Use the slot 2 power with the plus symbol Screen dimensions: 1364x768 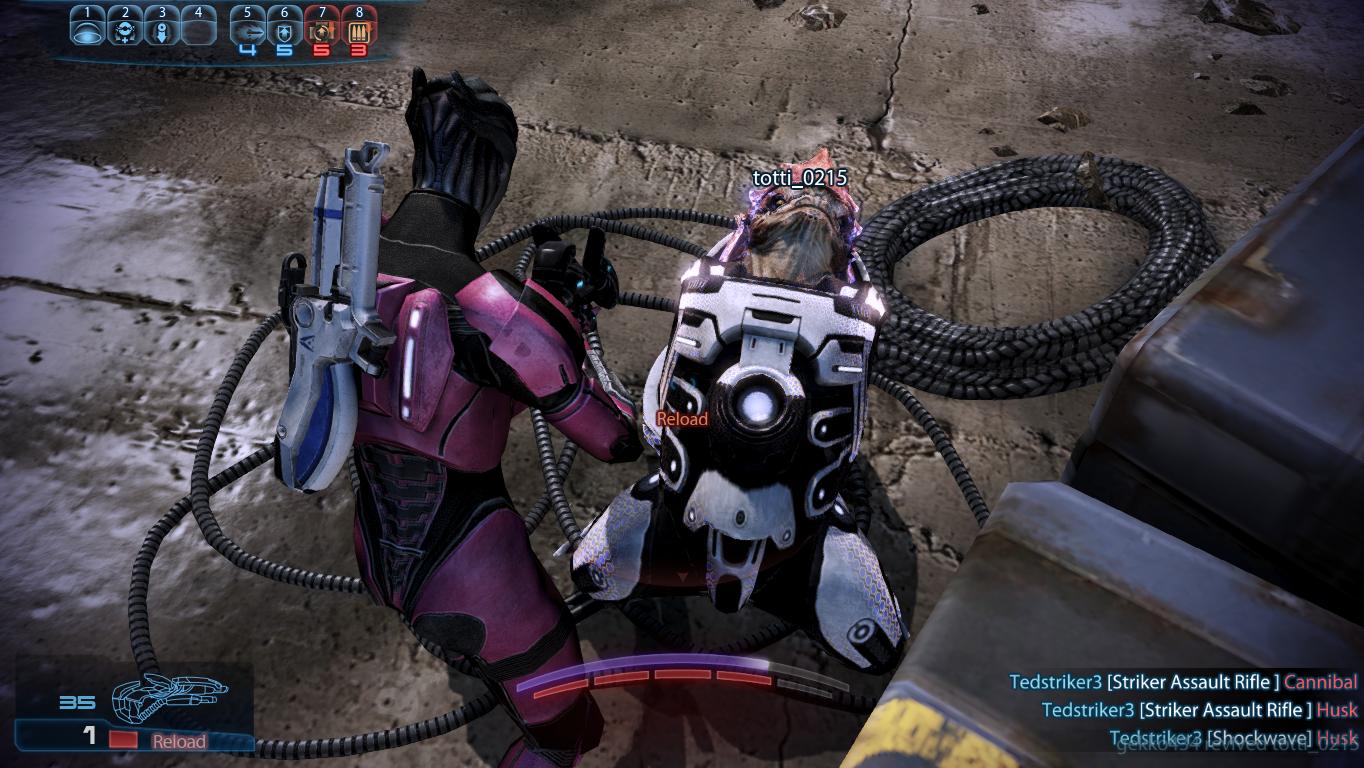tap(125, 31)
